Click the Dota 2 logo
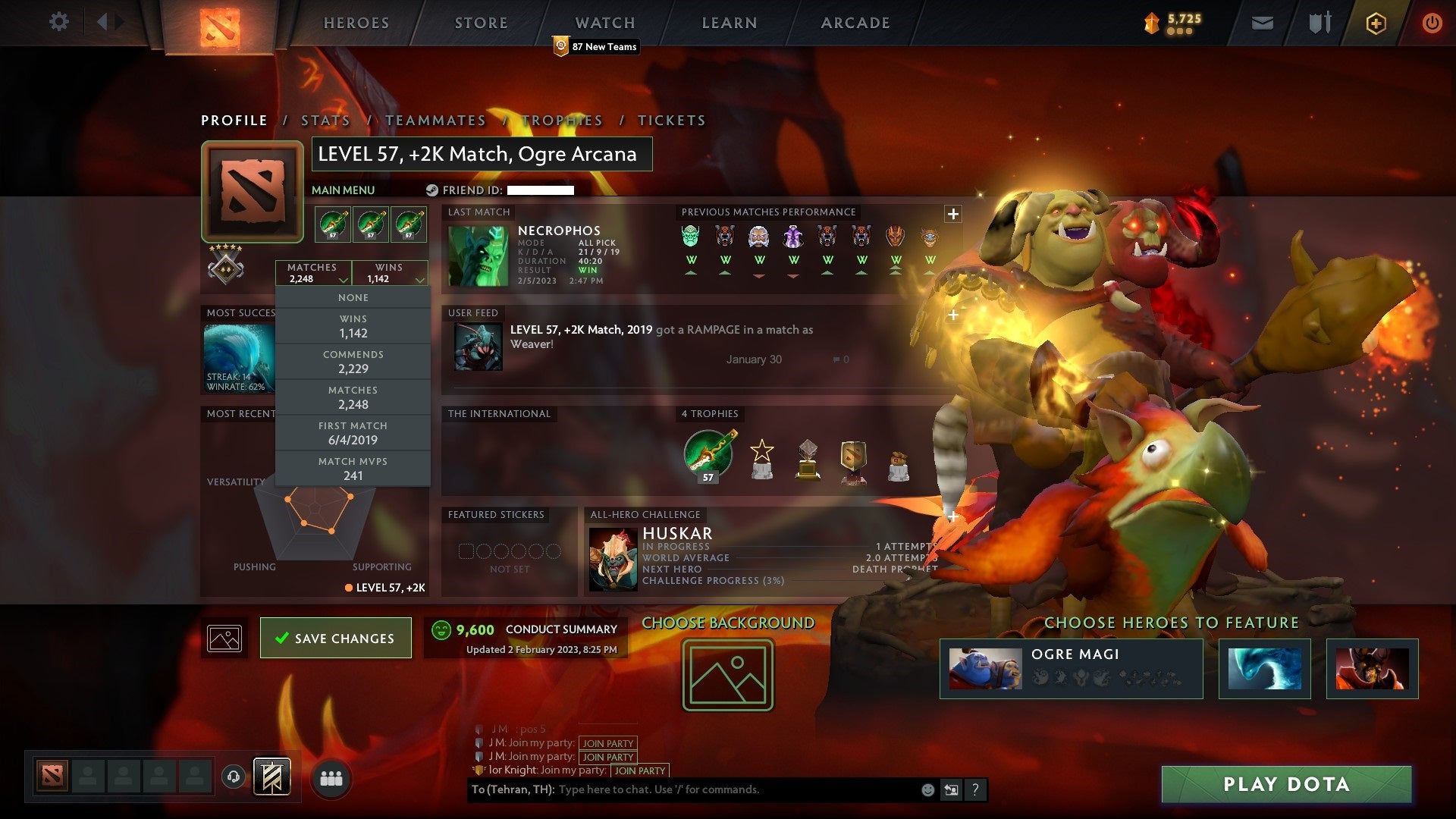1456x819 pixels. (x=221, y=23)
